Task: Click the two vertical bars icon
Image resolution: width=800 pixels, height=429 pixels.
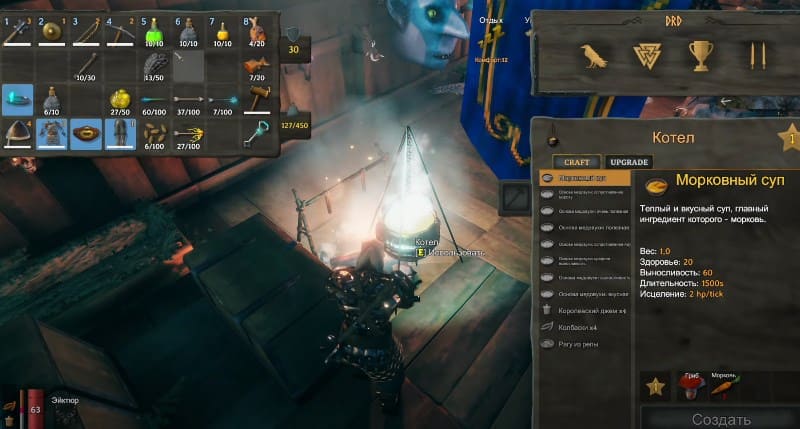Action: point(750,56)
